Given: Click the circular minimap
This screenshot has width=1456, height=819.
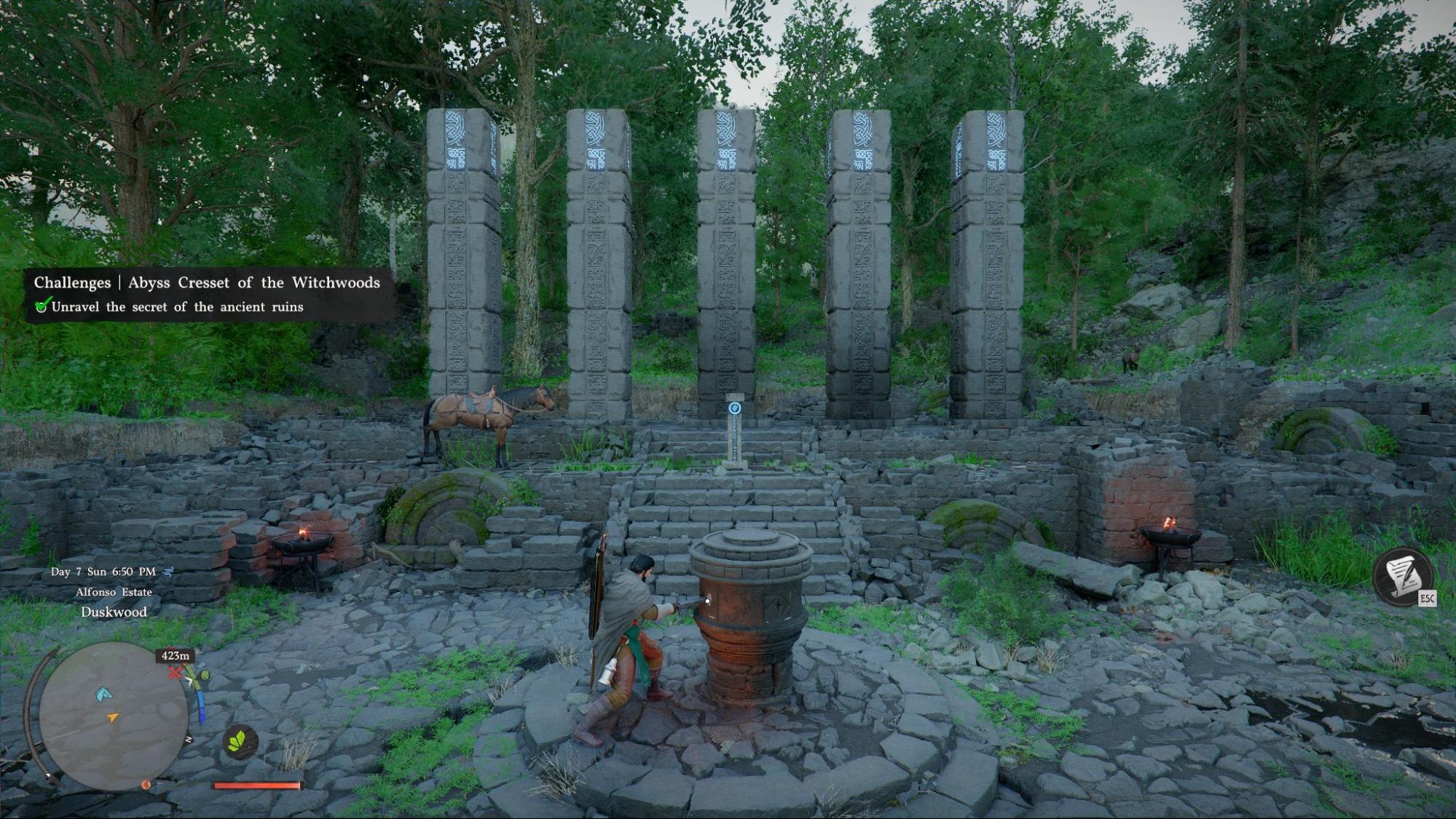Looking at the screenshot, I should pos(113,716).
